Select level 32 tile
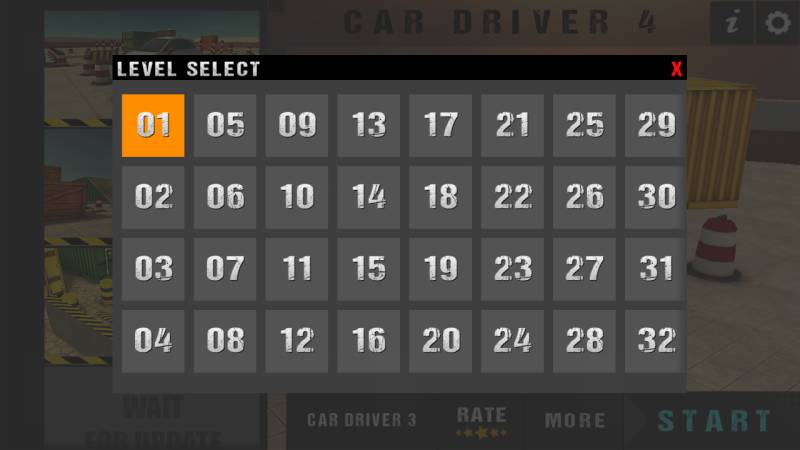This screenshot has height=450, width=800. (x=656, y=341)
